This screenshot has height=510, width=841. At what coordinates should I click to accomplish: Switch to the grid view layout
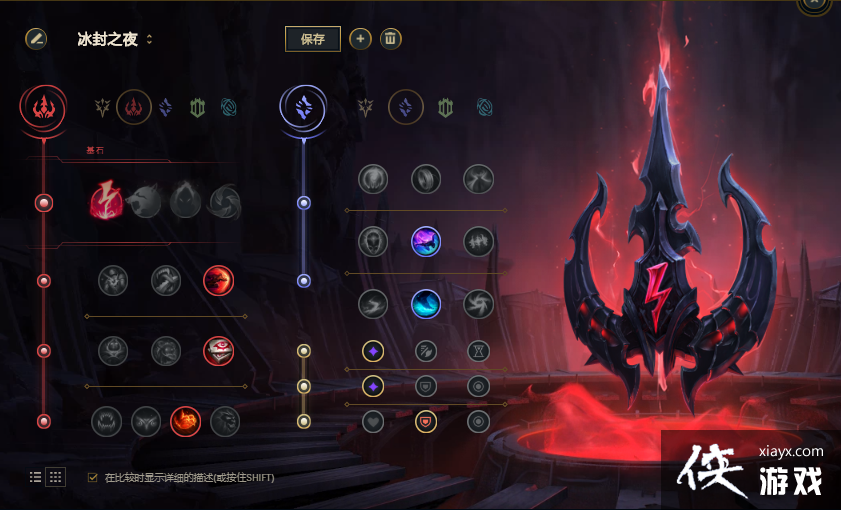point(56,477)
